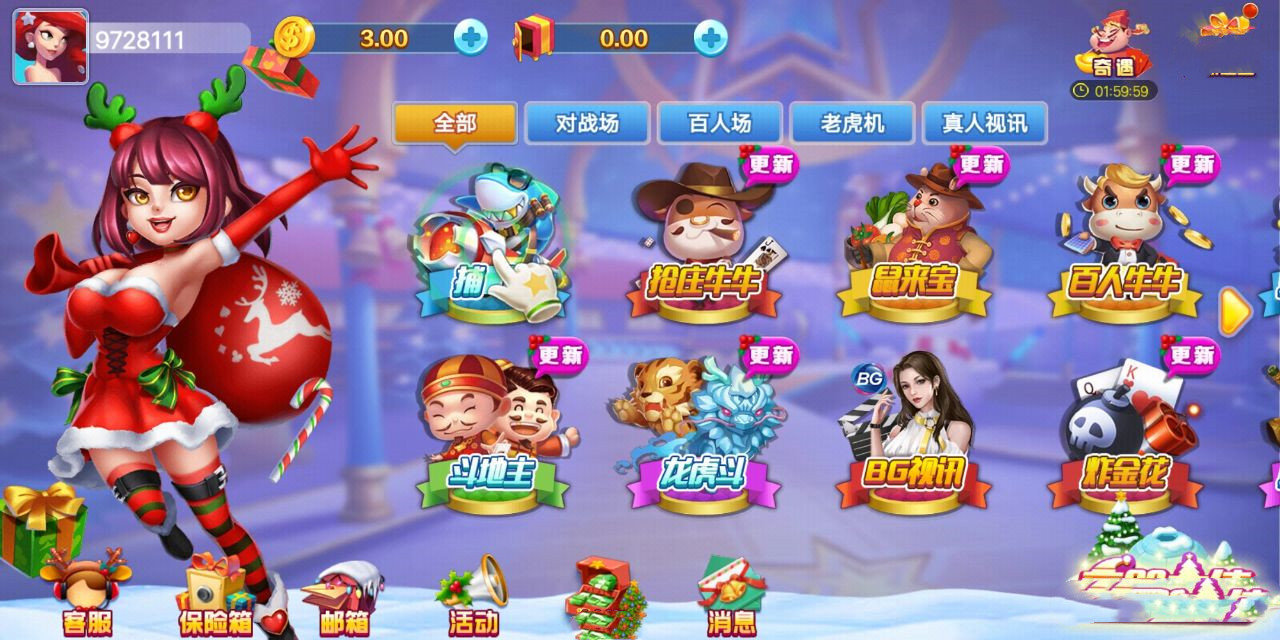Viewport: 1280px width, 640px height.
Task: Click the plus button beside the safe balance
Action: tap(710, 38)
